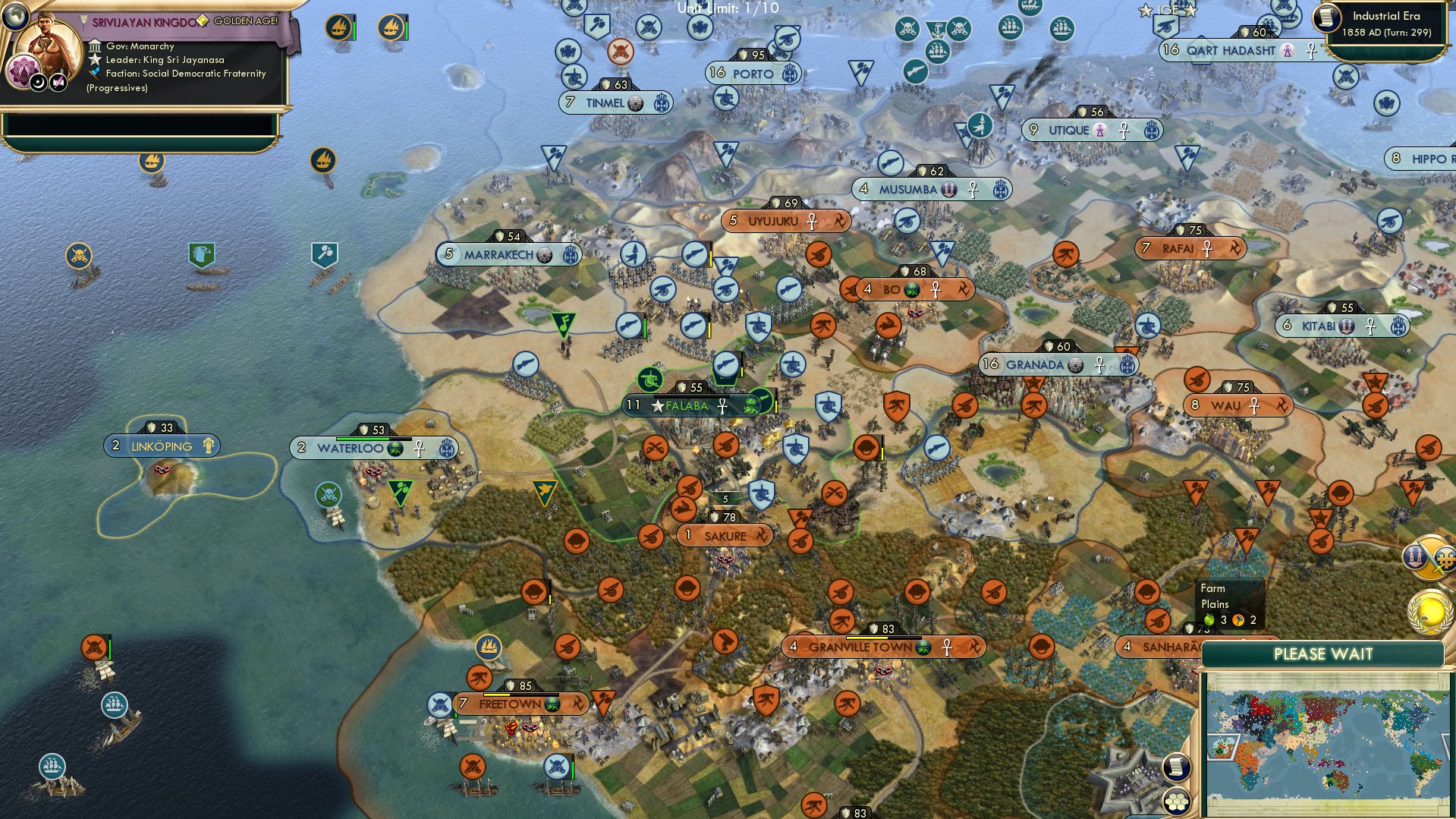This screenshot has height=819, width=1456.
Task: Select the Linköping city banner
Action: (x=162, y=446)
